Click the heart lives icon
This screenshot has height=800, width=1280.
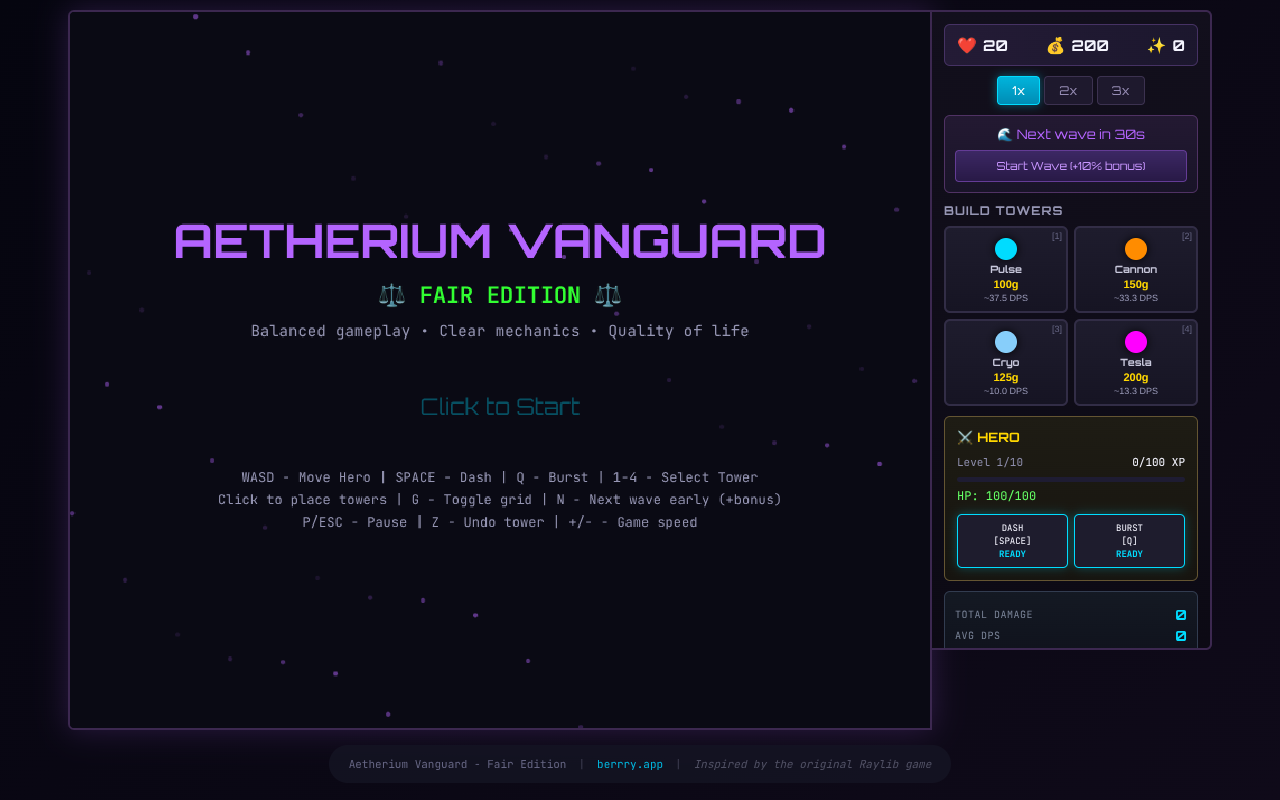click(x=966, y=45)
